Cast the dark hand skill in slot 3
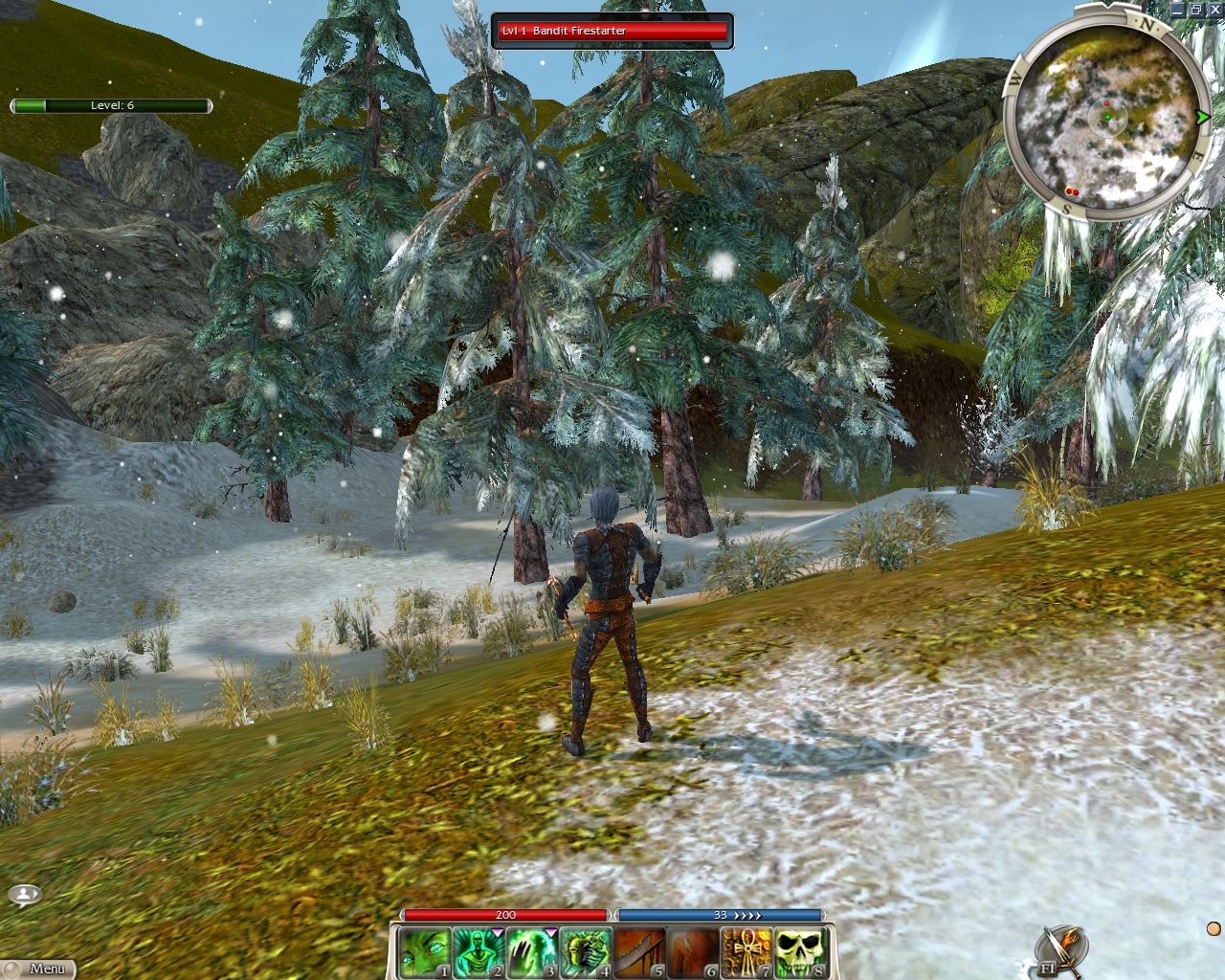 pos(531,953)
